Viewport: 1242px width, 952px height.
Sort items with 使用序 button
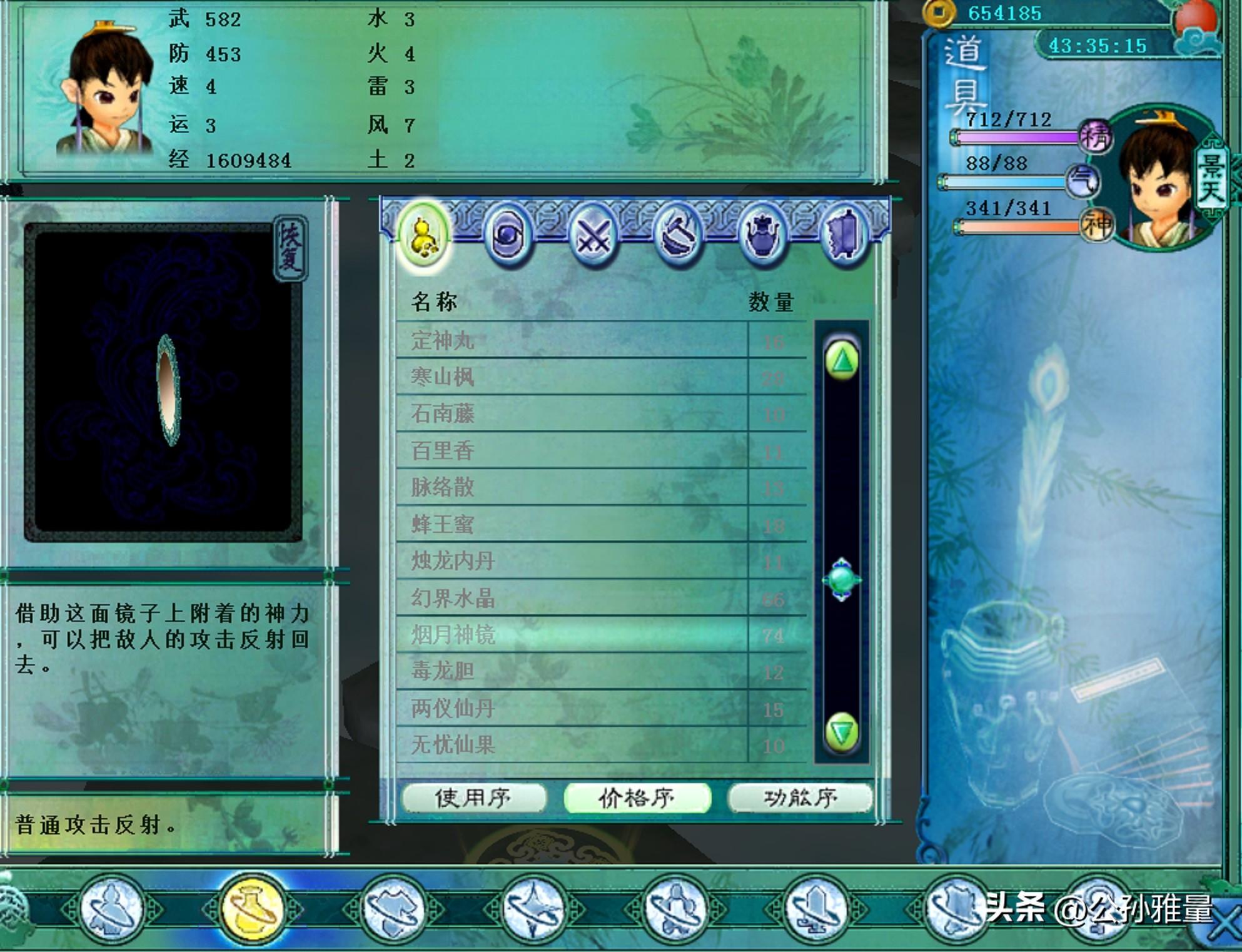coord(473,798)
